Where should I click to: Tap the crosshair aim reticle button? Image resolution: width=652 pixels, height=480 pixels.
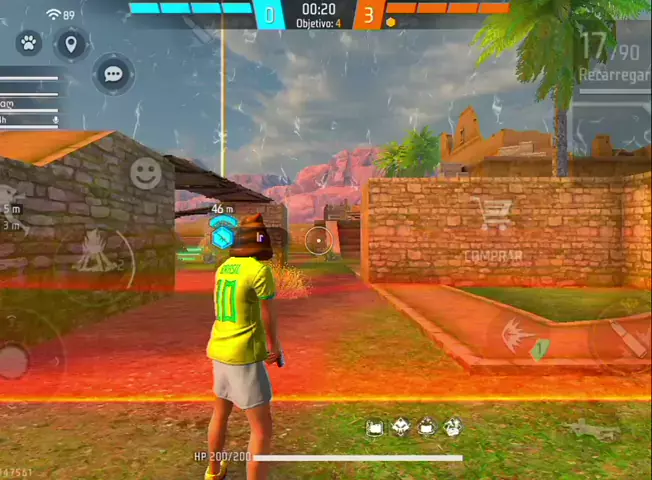tap(318, 239)
